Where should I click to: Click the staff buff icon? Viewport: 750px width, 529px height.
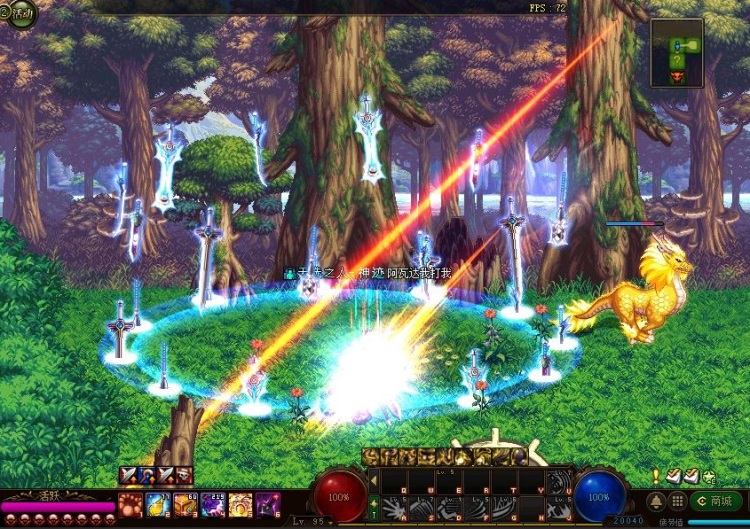click(147, 476)
